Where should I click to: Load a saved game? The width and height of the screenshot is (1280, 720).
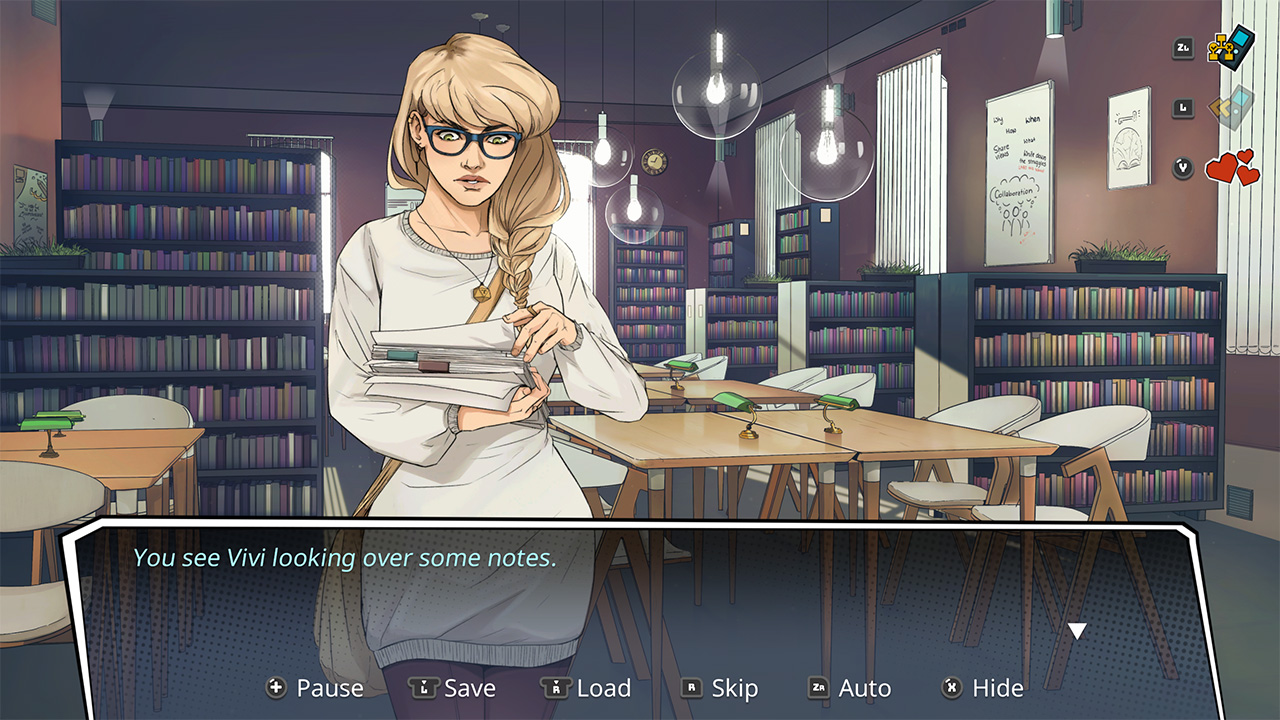coord(604,688)
